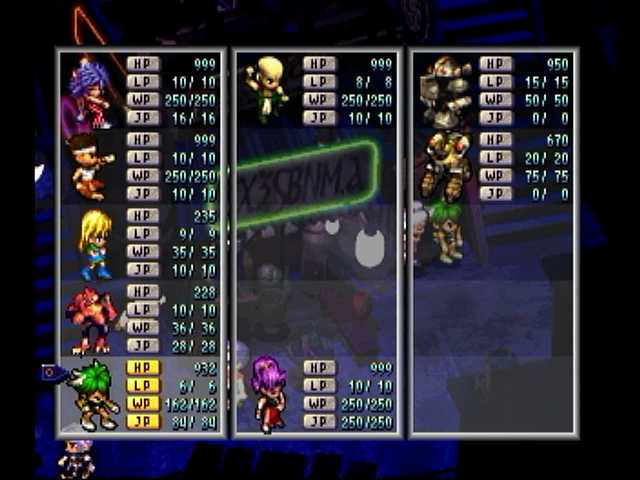Image resolution: width=640 pixels, height=480 pixels.
Task: Choose the bald character with 8/8 LP
Action: (268, 88)
